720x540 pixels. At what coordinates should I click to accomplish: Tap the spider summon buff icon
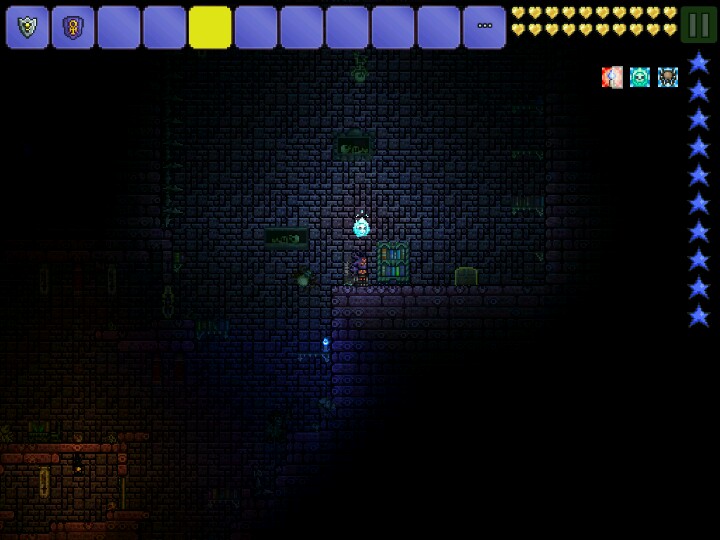668,77
